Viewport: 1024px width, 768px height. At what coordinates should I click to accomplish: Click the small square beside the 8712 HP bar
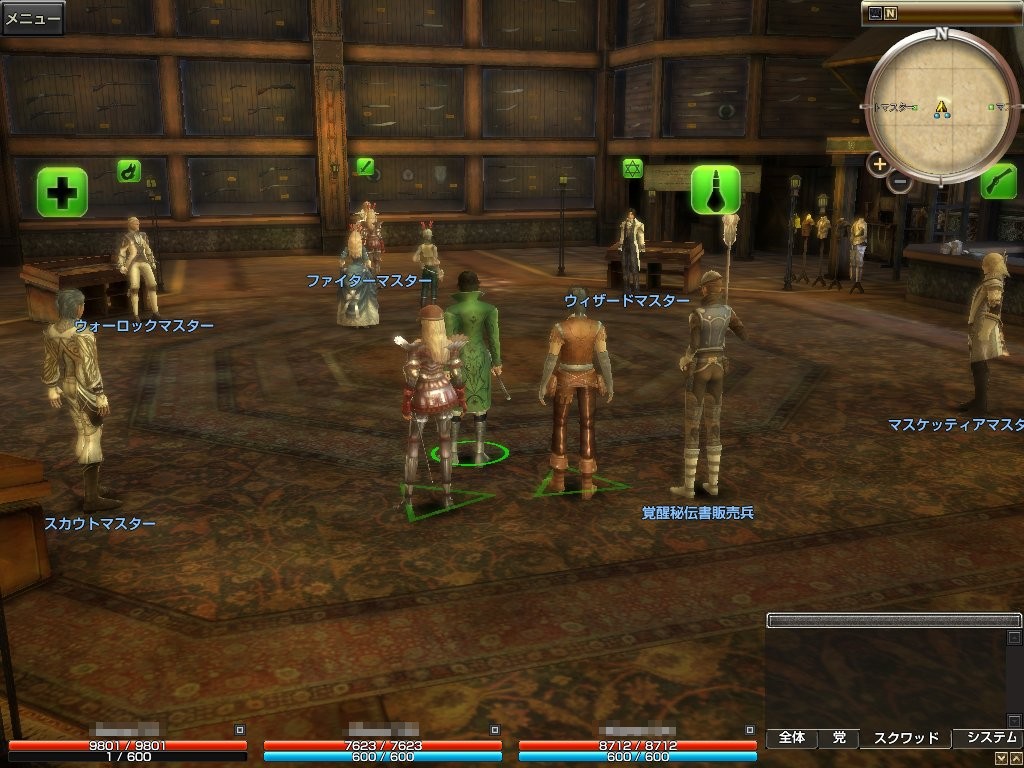click(x=749, y=730)
